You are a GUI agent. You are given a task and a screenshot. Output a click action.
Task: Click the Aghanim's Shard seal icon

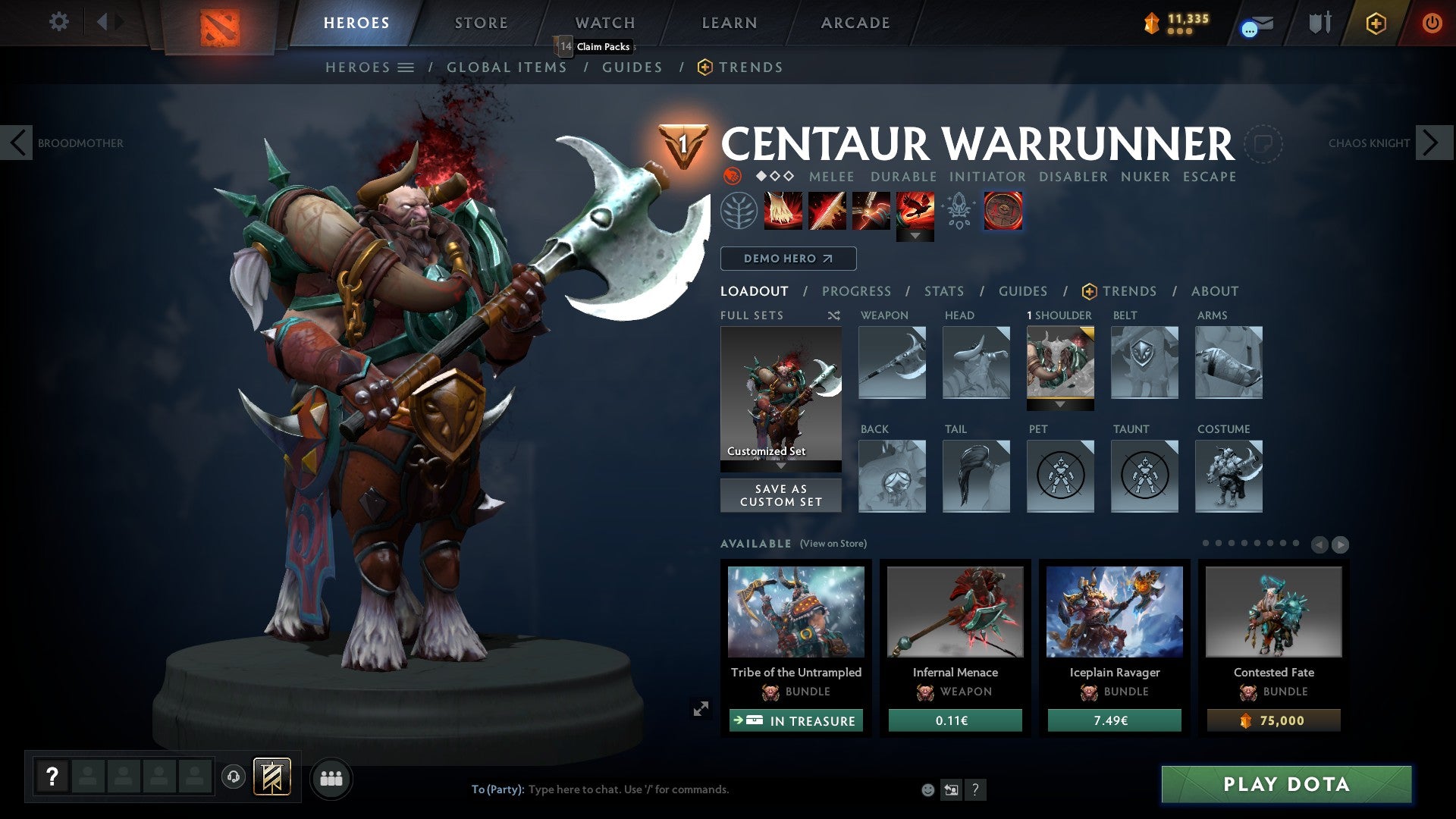pyautogui.click(x=1003, y=212)
